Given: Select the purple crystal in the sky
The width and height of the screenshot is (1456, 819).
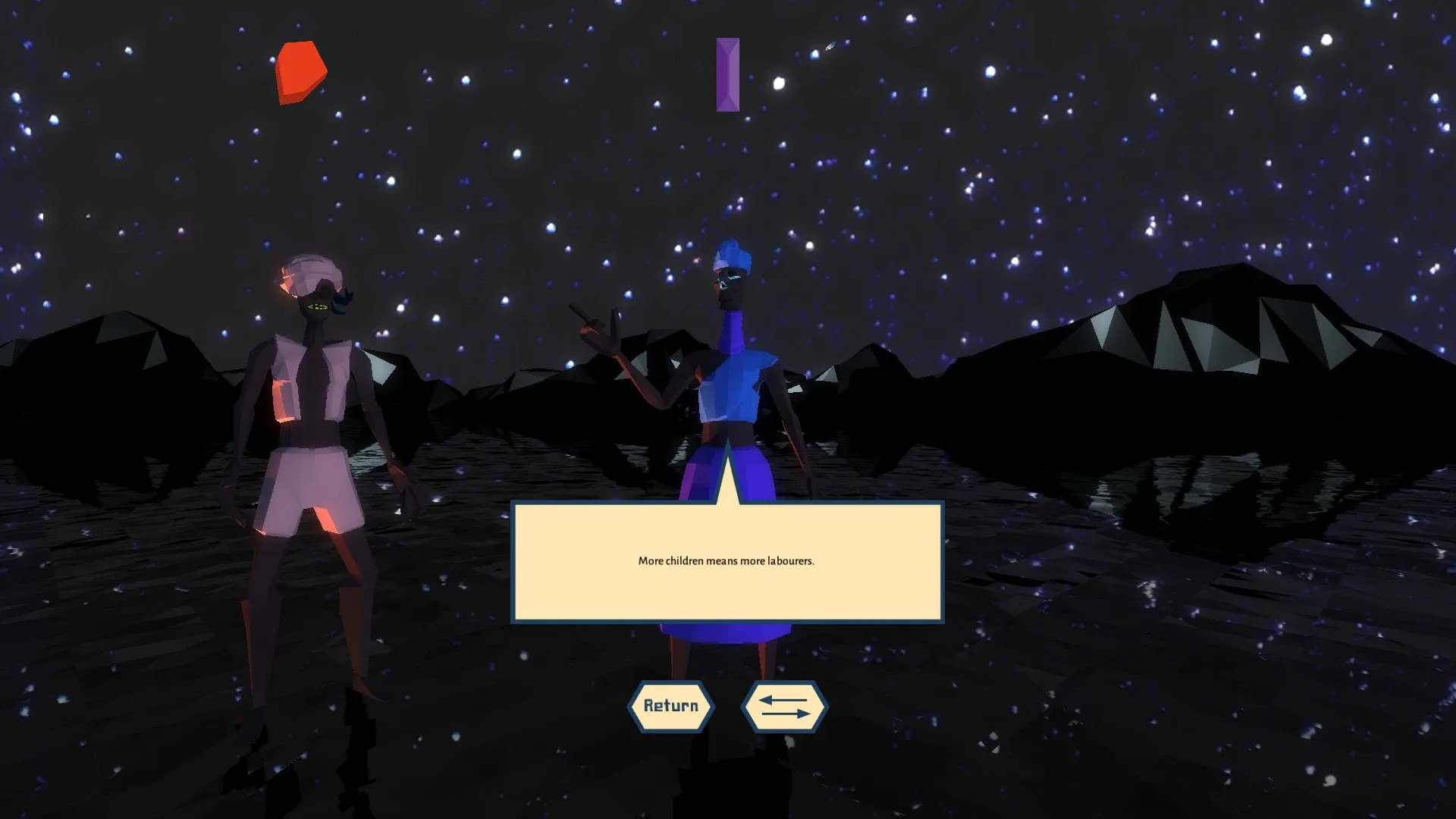Looking at the screenshot, I should click(x=728, y=74).
